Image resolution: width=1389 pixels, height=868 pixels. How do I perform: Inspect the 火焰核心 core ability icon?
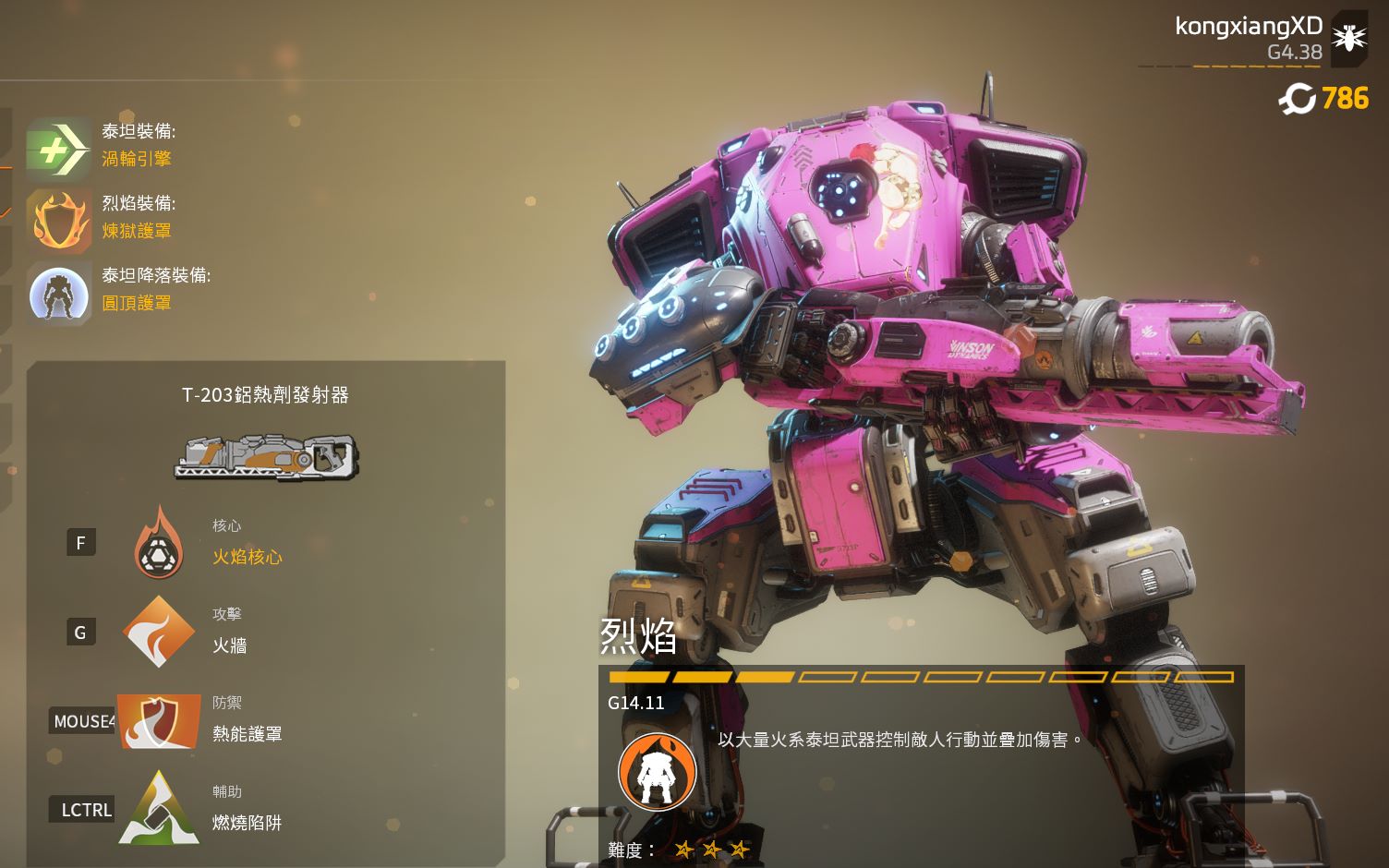coord(159,545)
